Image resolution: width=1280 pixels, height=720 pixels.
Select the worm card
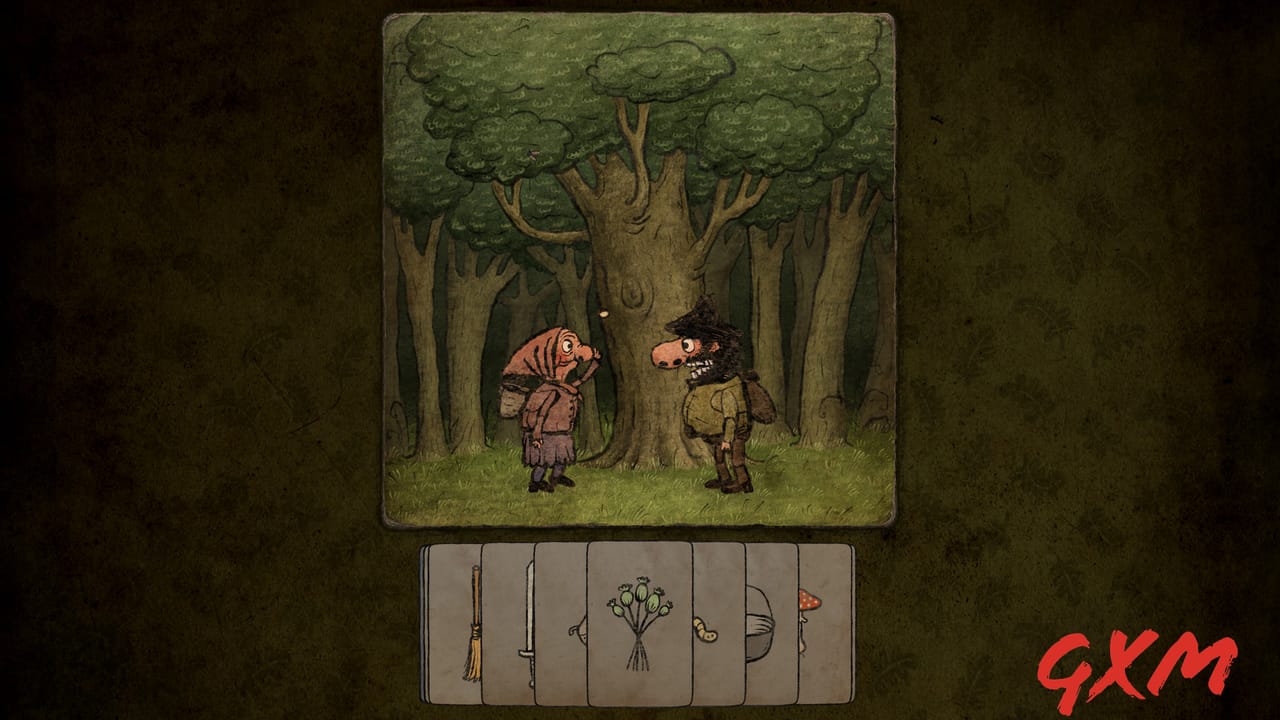pyautogui.click(x=706, y=630)
